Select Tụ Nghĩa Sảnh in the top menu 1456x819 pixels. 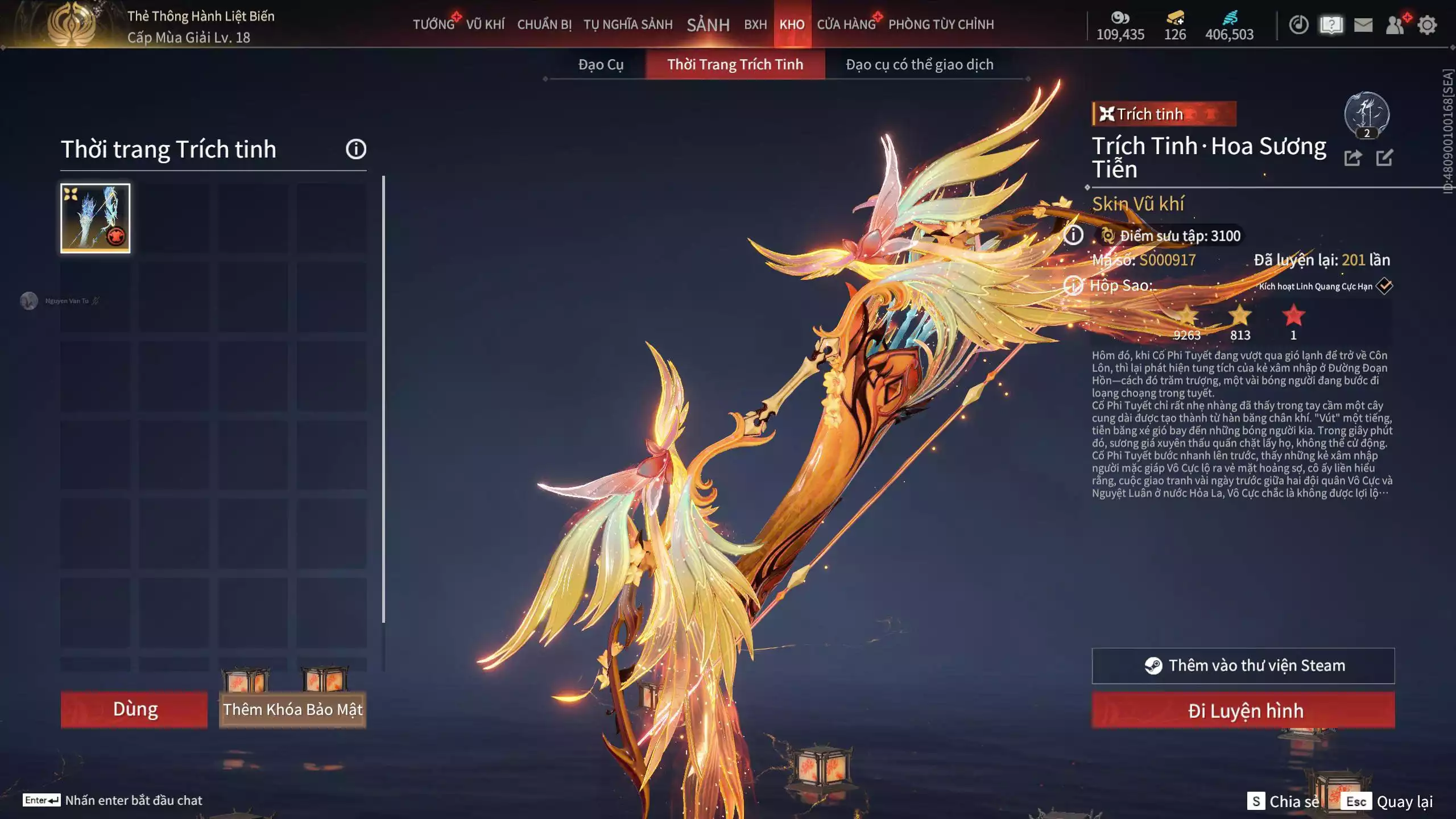click(628, 24)
